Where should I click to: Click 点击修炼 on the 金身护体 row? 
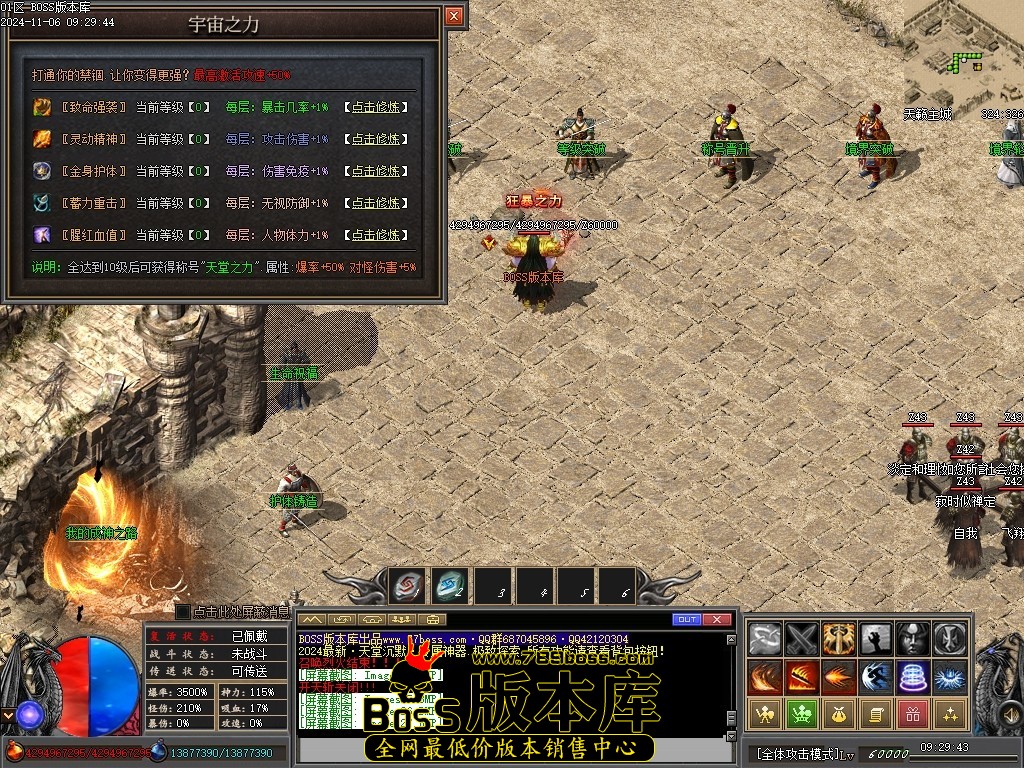pos(375,171)
